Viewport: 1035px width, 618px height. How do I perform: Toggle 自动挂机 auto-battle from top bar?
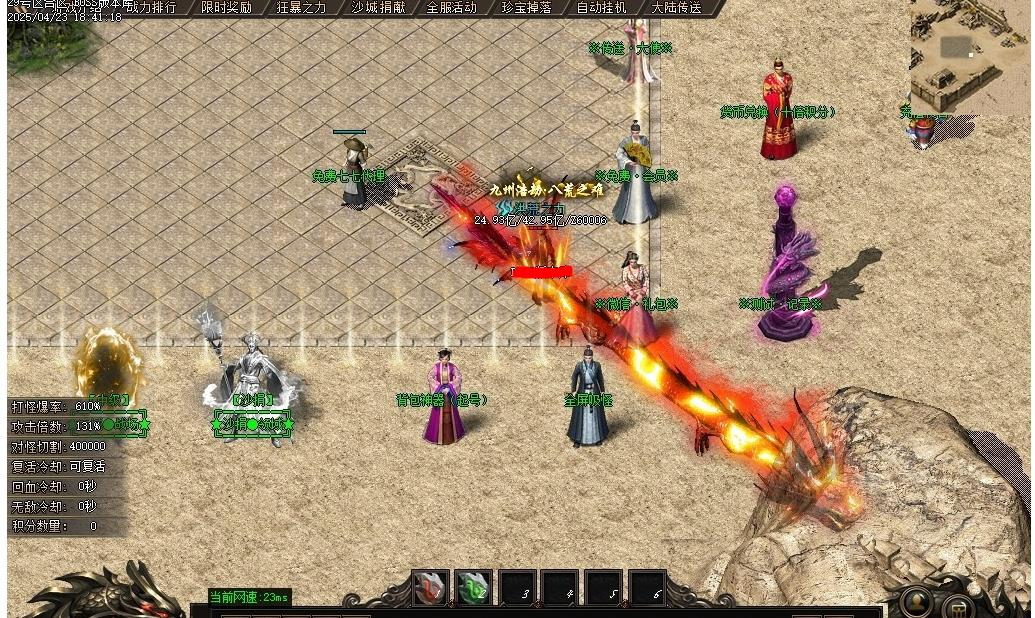tap(601, 7)
